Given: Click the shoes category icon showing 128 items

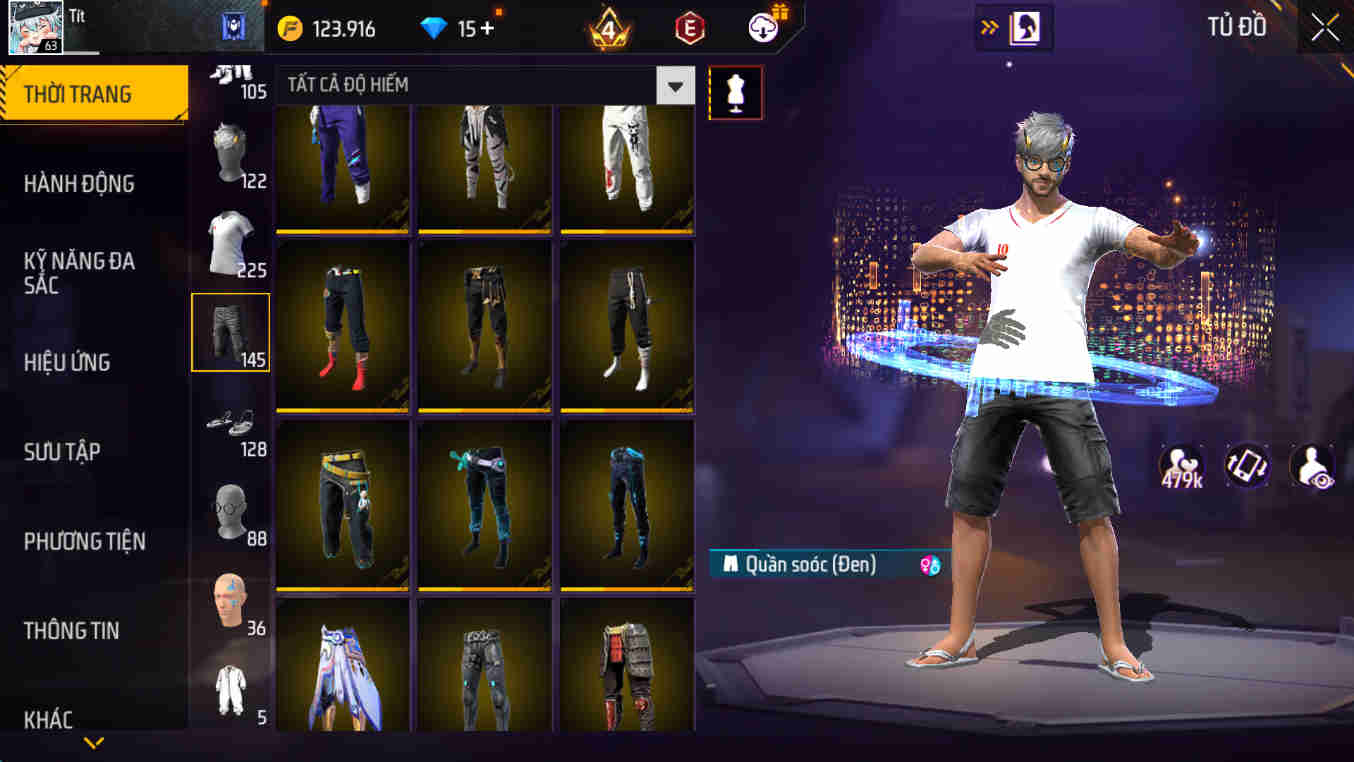Looking at the screenshot, I should tap(230, 422).
